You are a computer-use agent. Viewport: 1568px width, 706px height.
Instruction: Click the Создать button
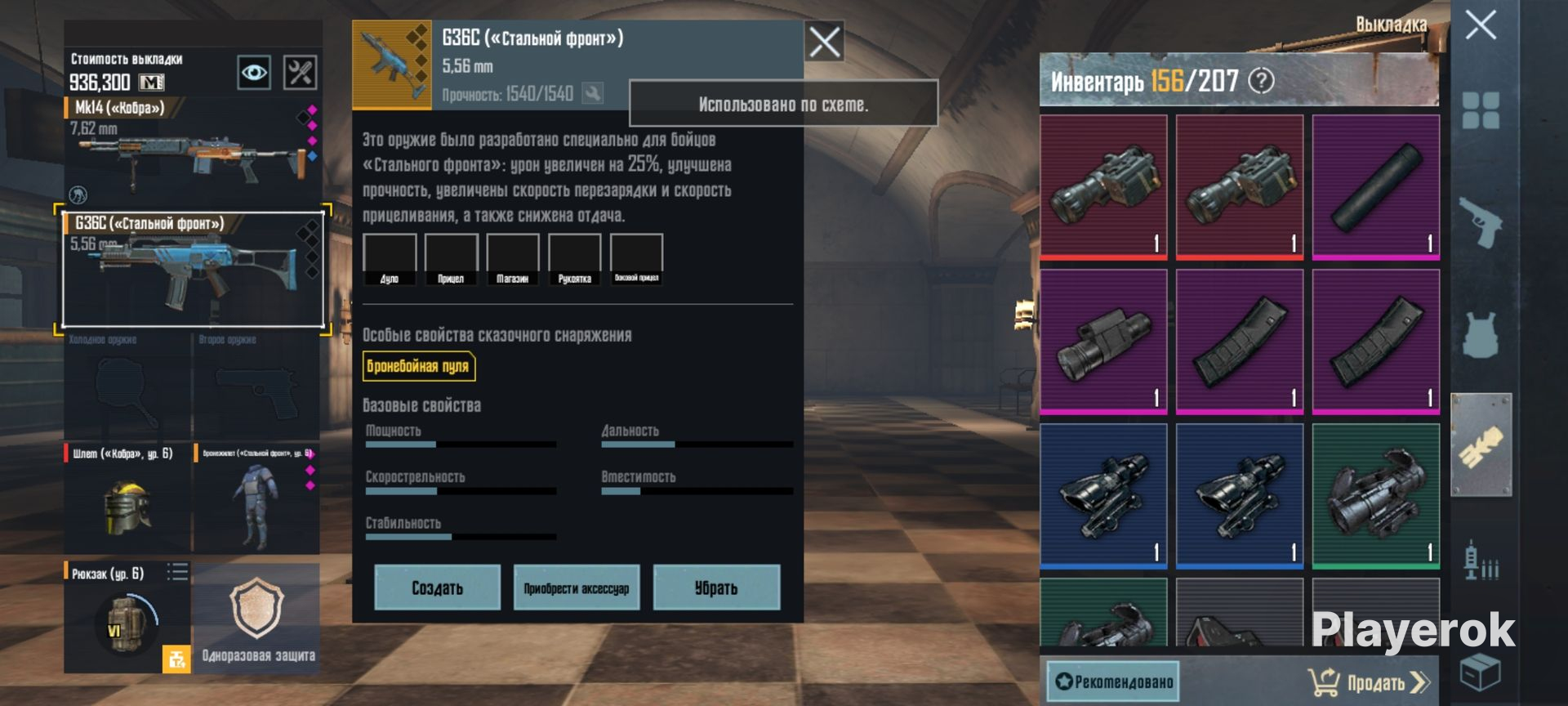(x=437, y=588)
